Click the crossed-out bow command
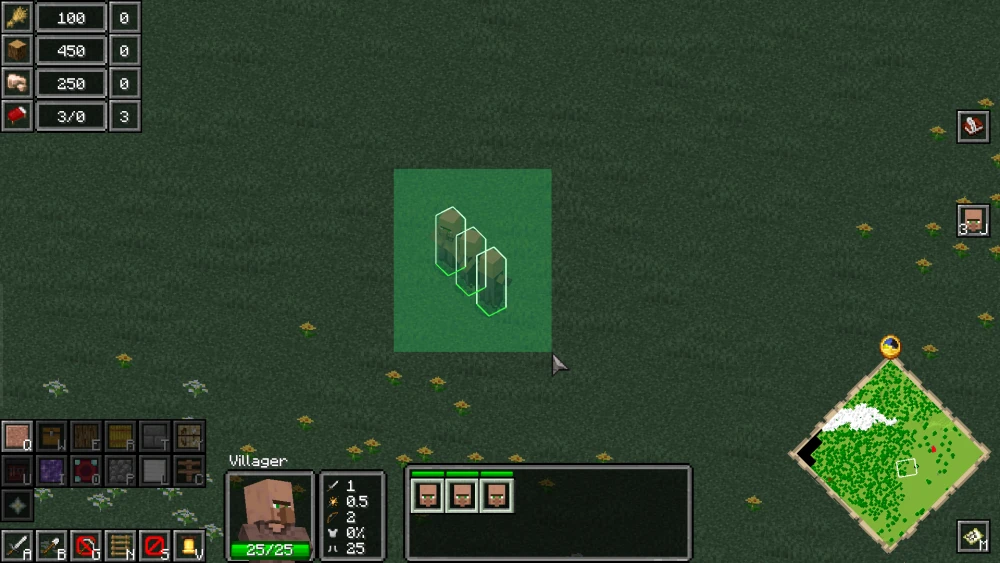Screen dimensions: 1000x563 pos(86,546)
